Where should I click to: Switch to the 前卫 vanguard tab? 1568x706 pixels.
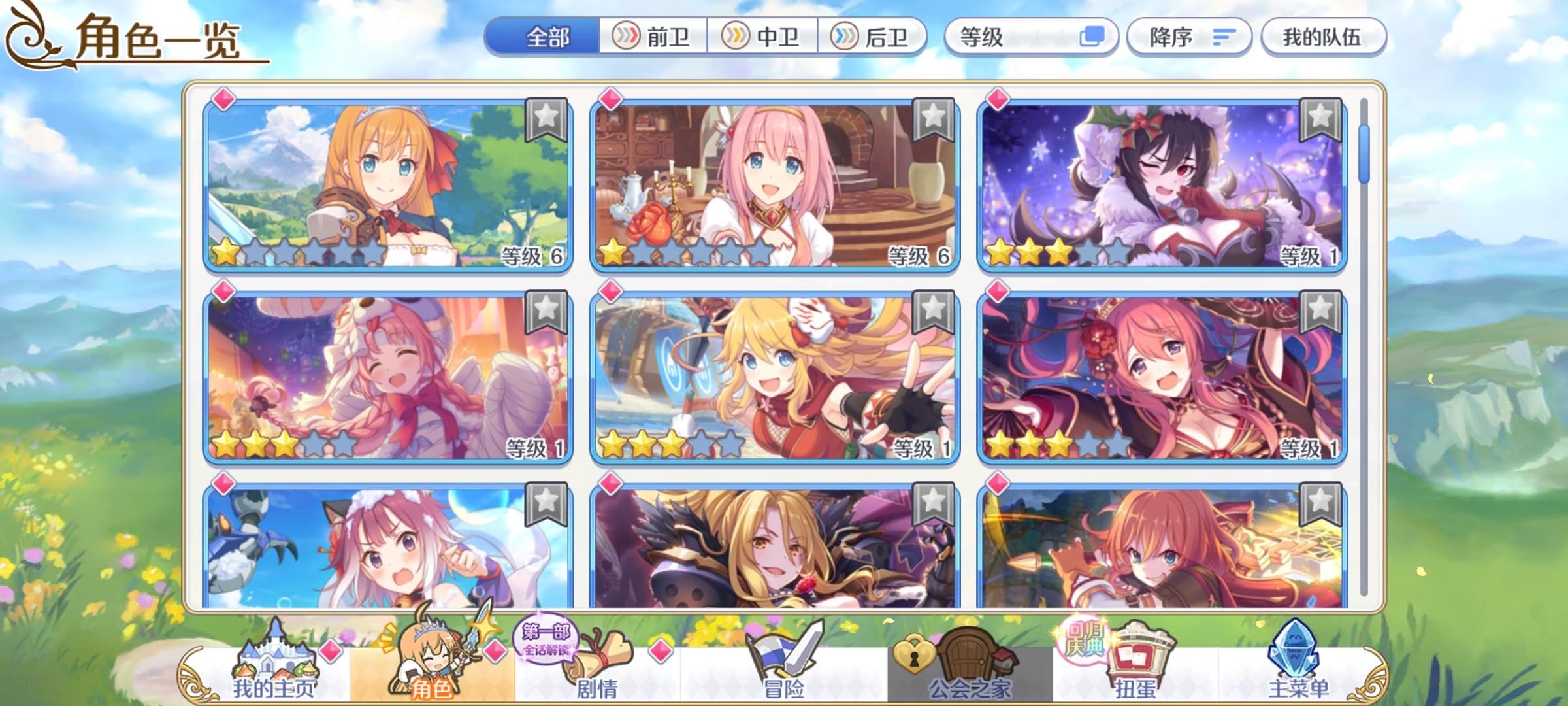pyautogui.click(x=653, y=37)
